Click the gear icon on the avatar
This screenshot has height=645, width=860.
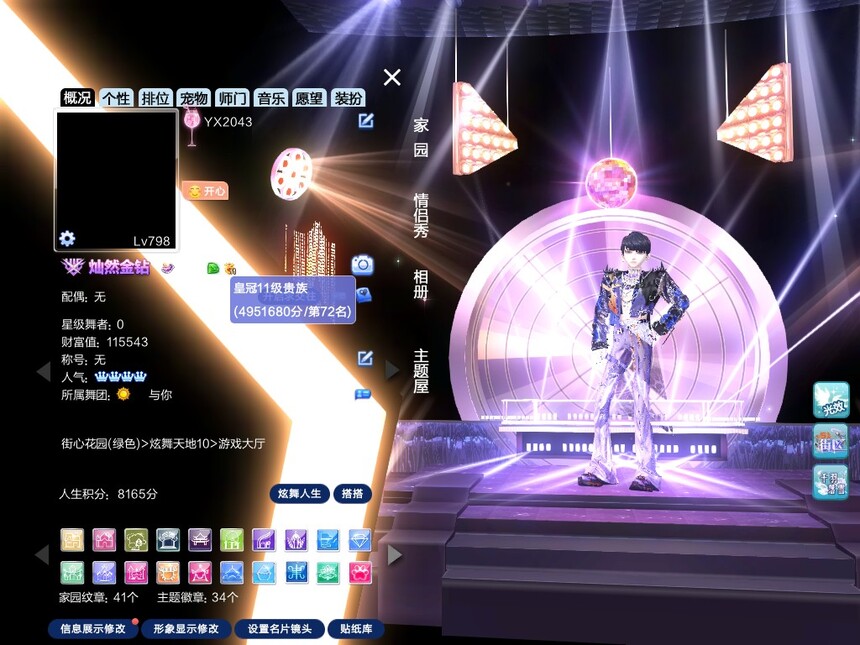(67, 238)
